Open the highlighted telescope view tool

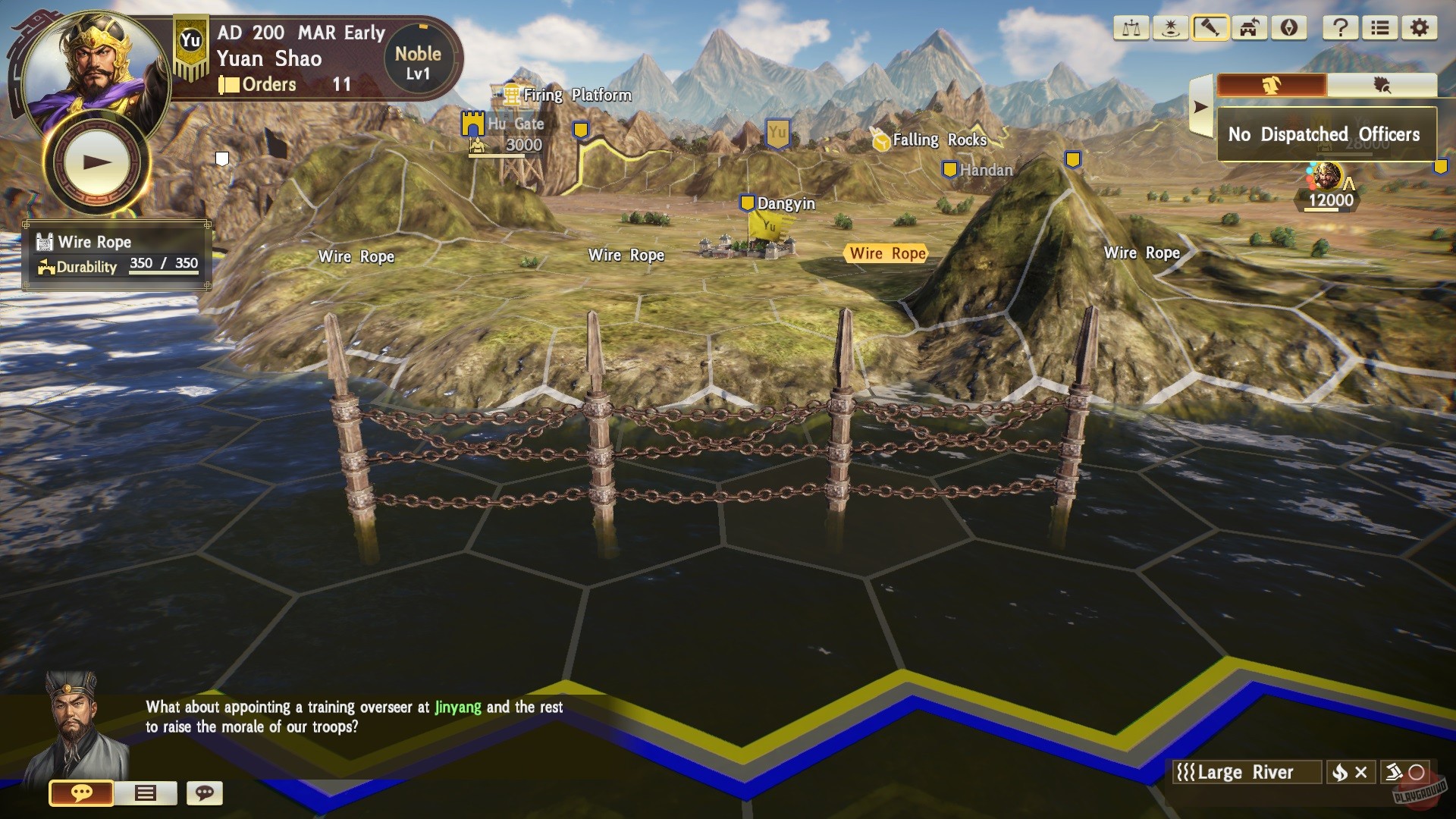[x=1209, y=28]
